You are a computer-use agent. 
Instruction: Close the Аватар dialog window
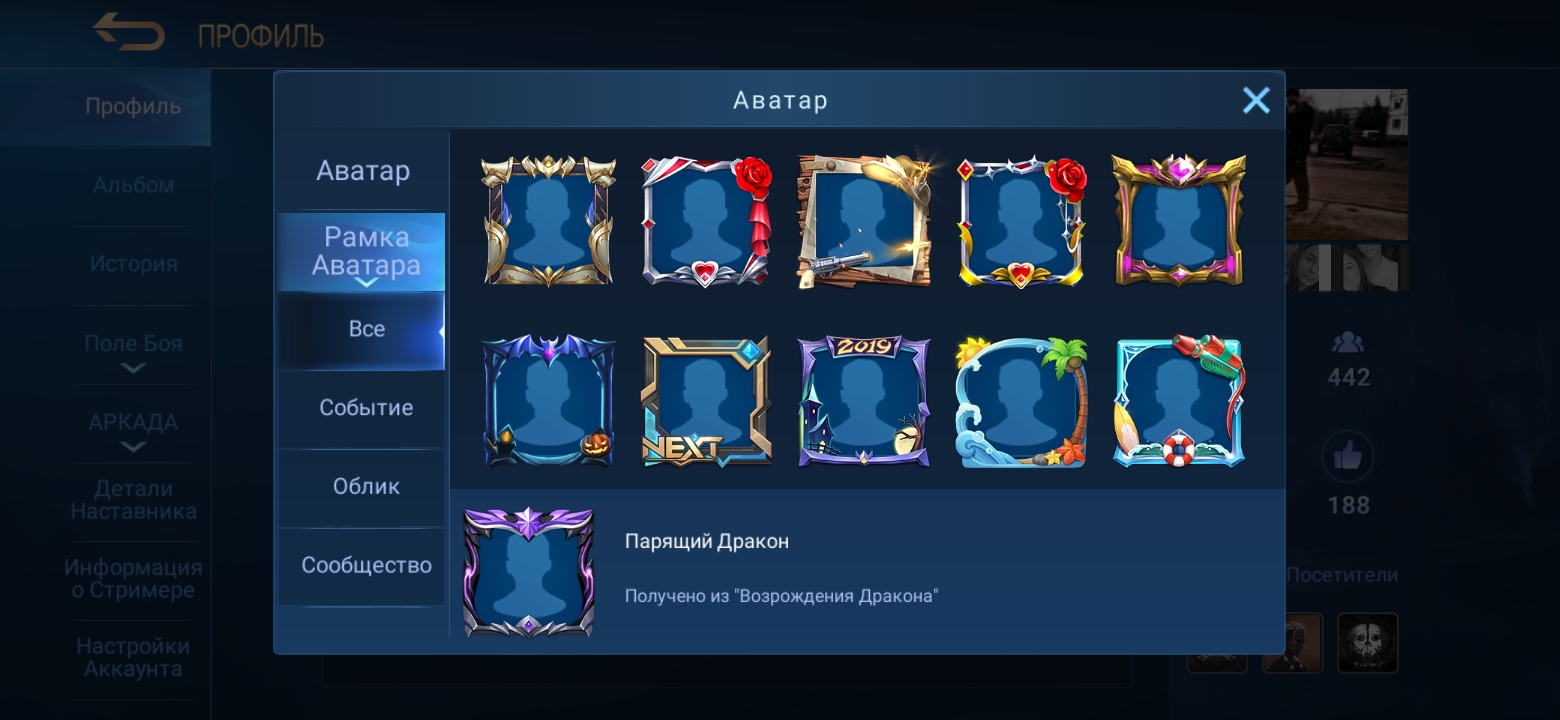point(1255,100)
